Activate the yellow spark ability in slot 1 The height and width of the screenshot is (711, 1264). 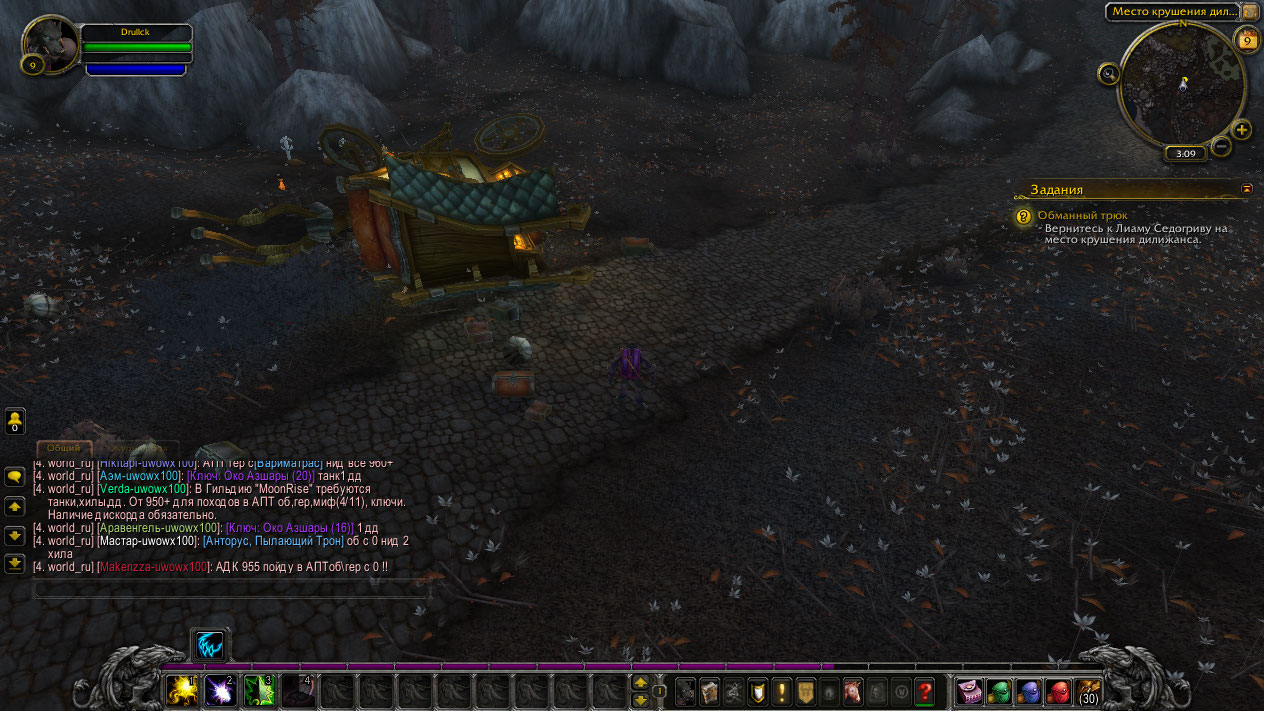(x=182, y=690)
